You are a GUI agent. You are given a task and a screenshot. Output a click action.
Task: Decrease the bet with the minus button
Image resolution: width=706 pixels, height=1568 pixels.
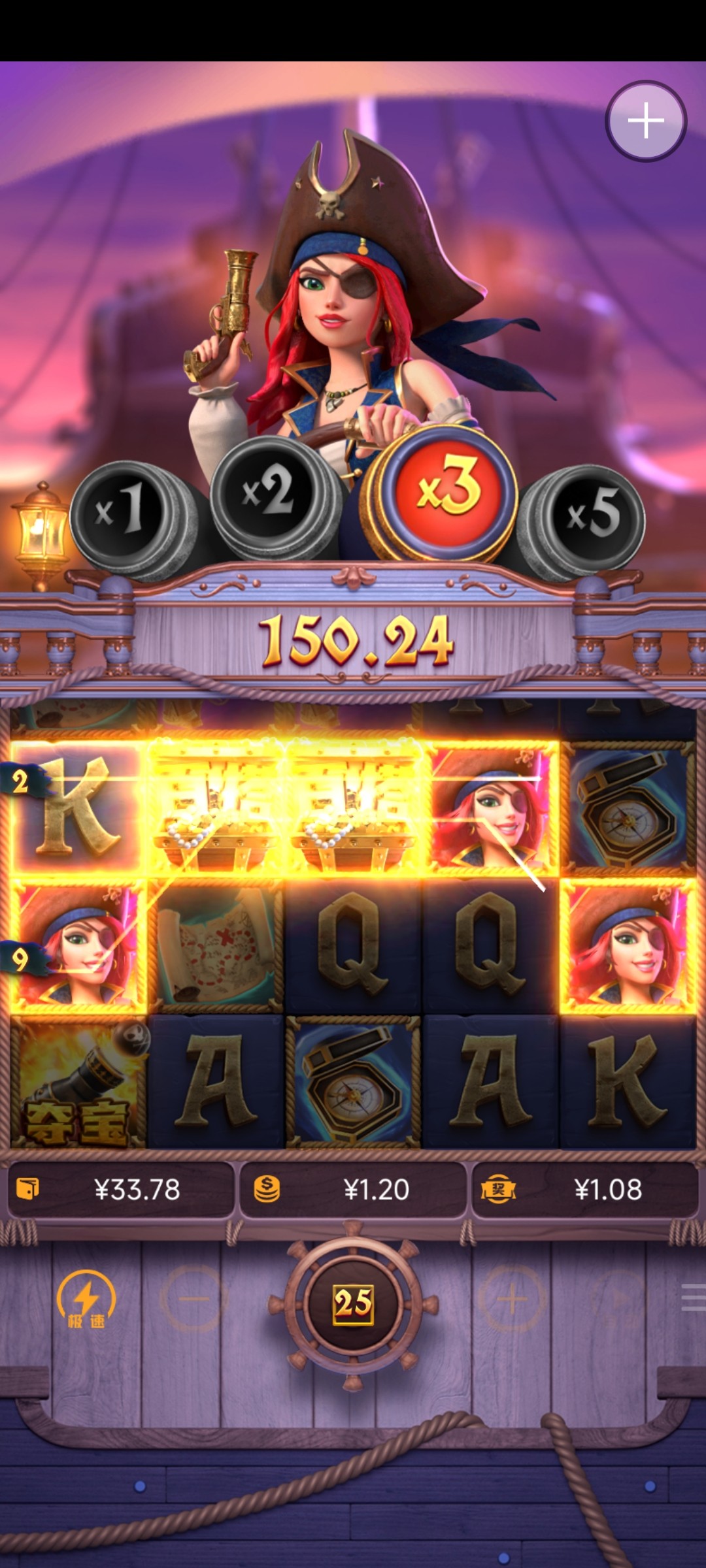click(x=193, y=1299)
